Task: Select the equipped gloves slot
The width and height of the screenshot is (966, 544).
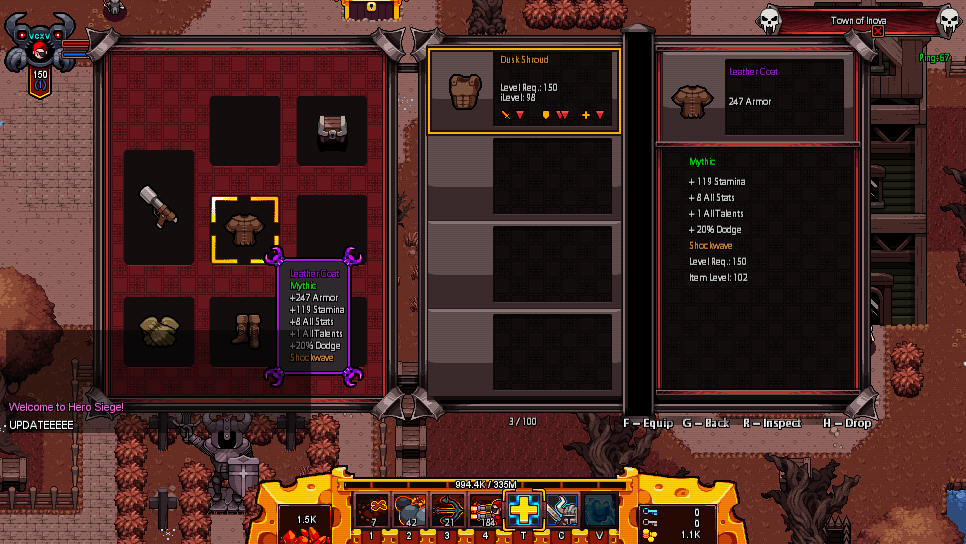Action: [x=159, y=331]
